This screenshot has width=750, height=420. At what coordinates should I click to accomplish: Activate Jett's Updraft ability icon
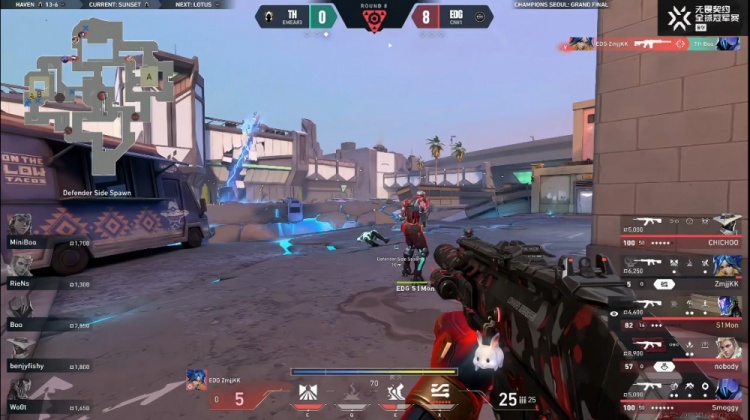coord(352,392)
